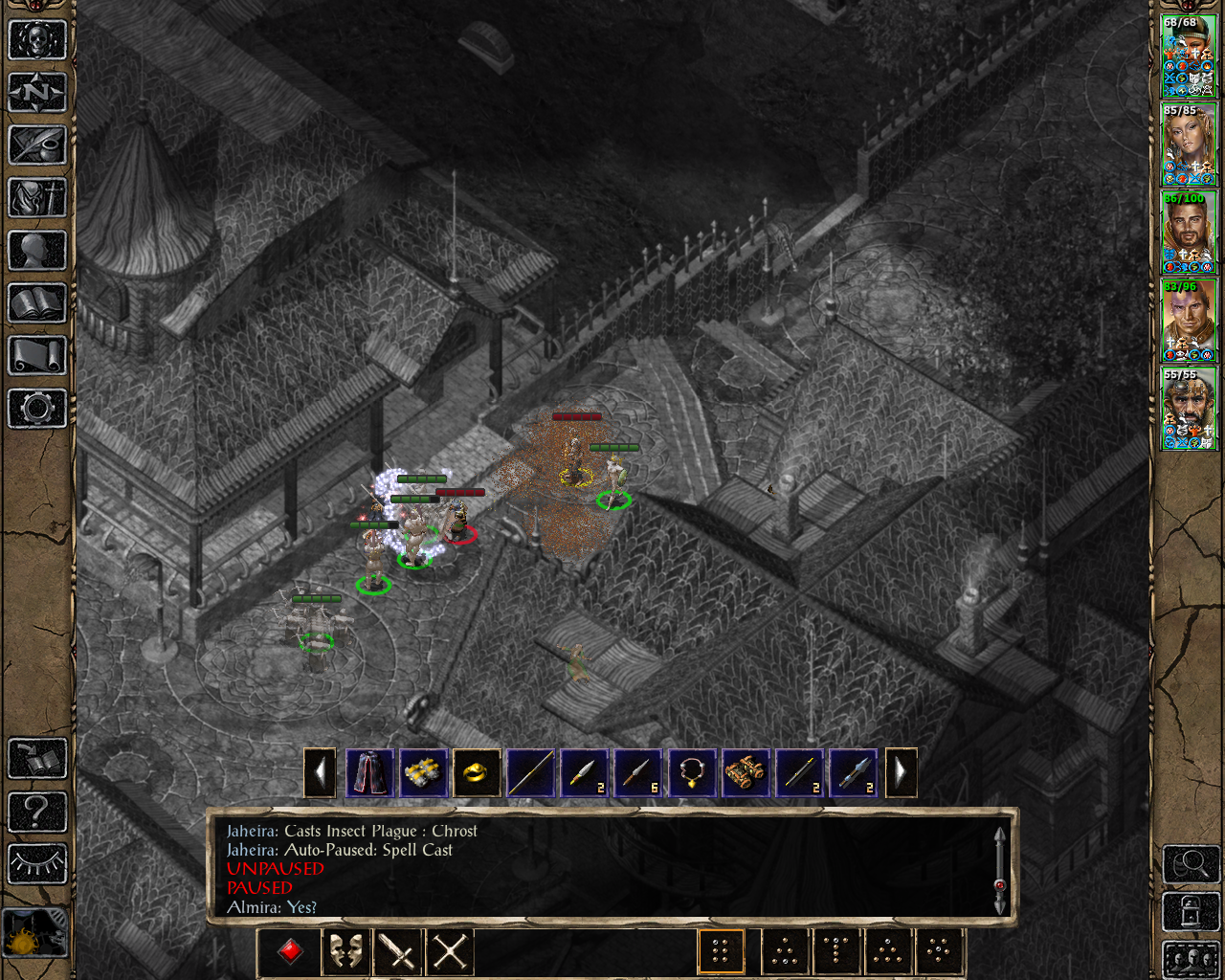Click the left arrow of the item bar
1225x980 pixels.
(x=321, y=772)
